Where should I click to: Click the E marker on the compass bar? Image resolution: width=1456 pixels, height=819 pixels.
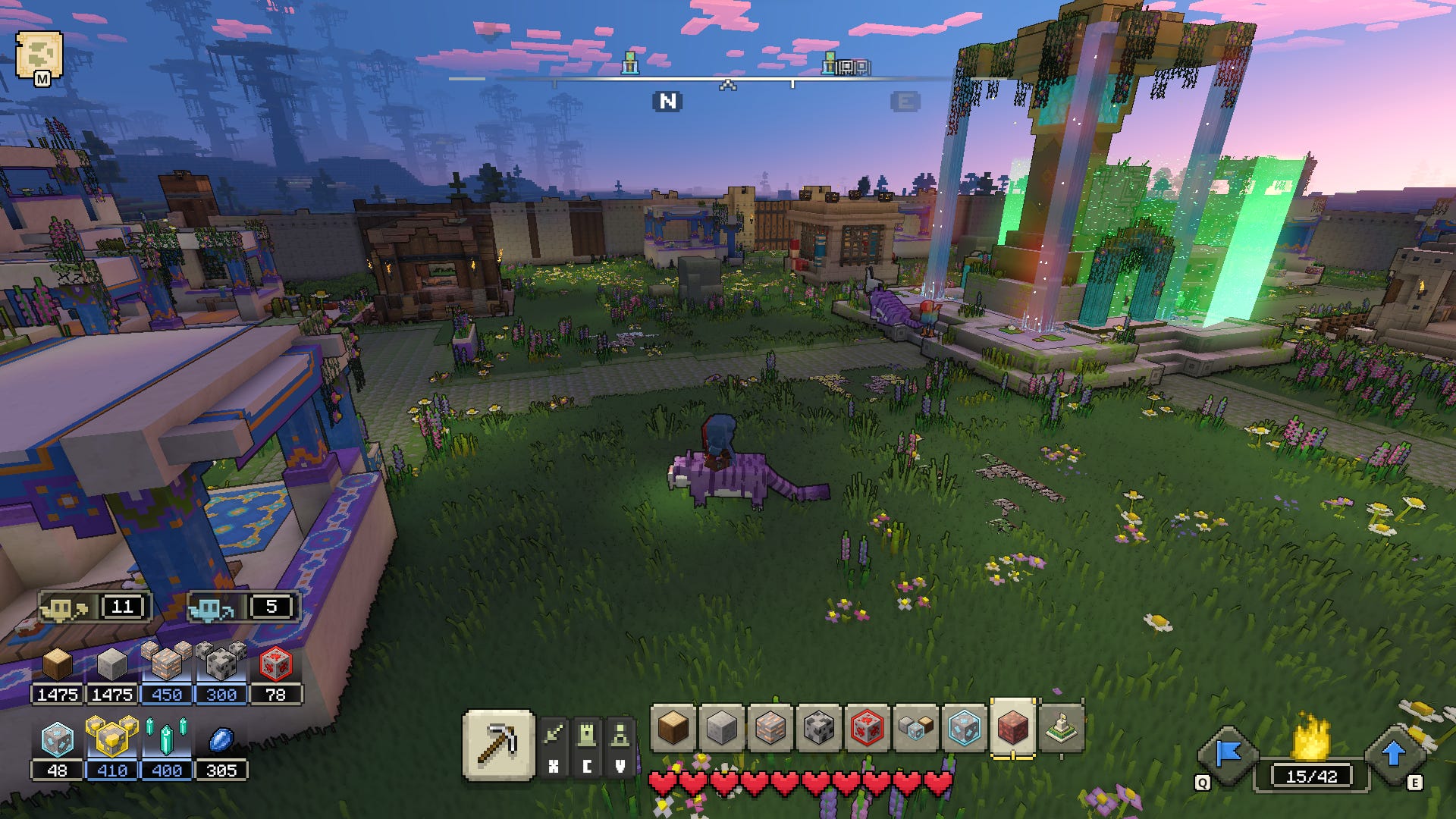(904, 99)
